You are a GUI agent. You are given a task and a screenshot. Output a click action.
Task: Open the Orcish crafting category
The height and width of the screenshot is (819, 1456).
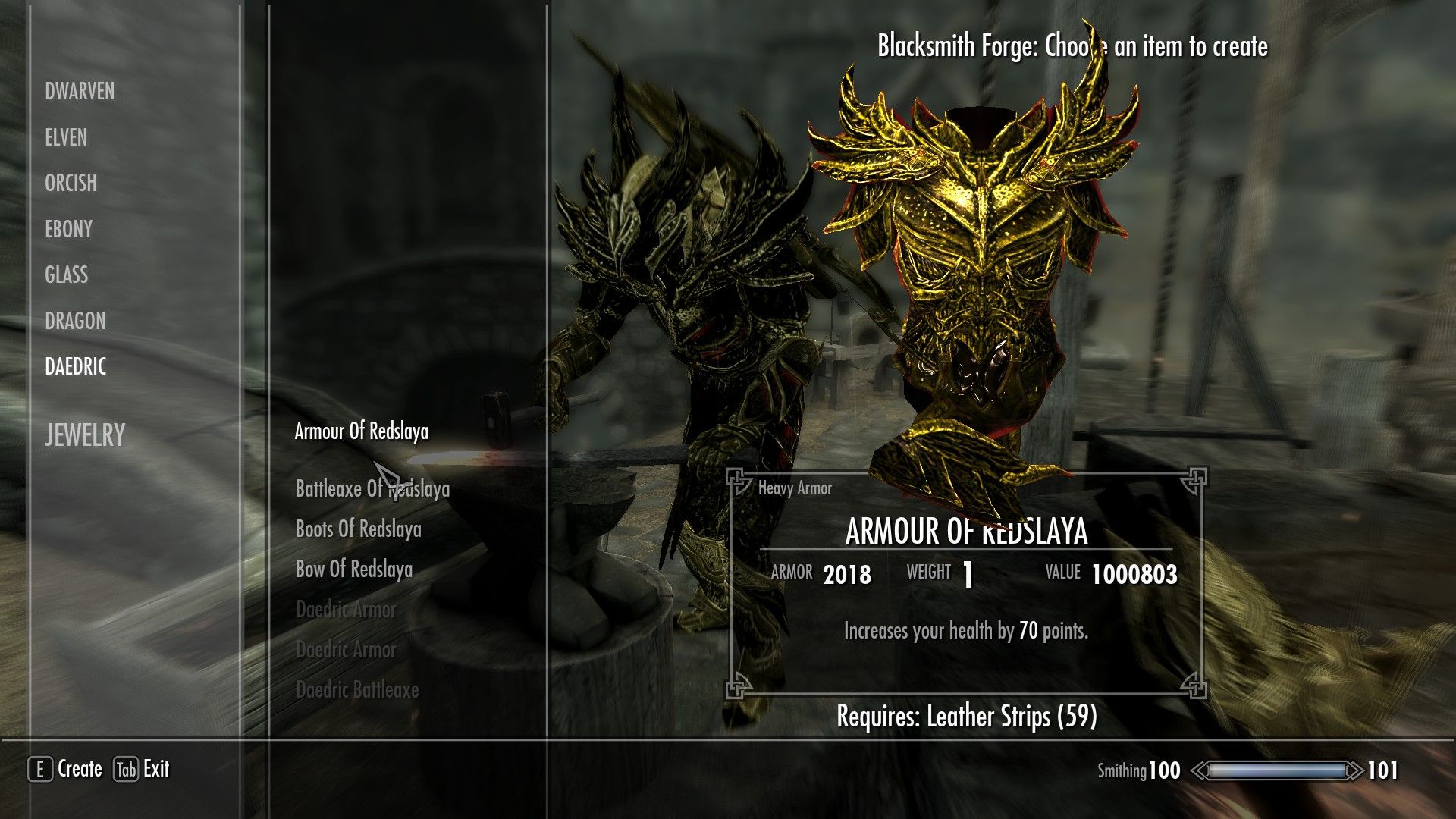coord(71,184)
